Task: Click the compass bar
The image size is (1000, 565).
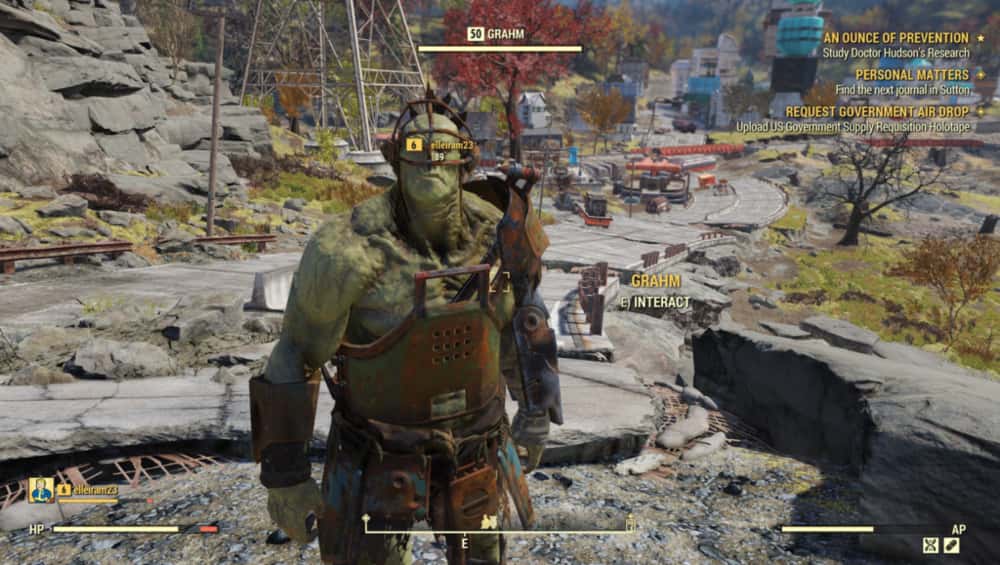Action: (x=499, y=523)
